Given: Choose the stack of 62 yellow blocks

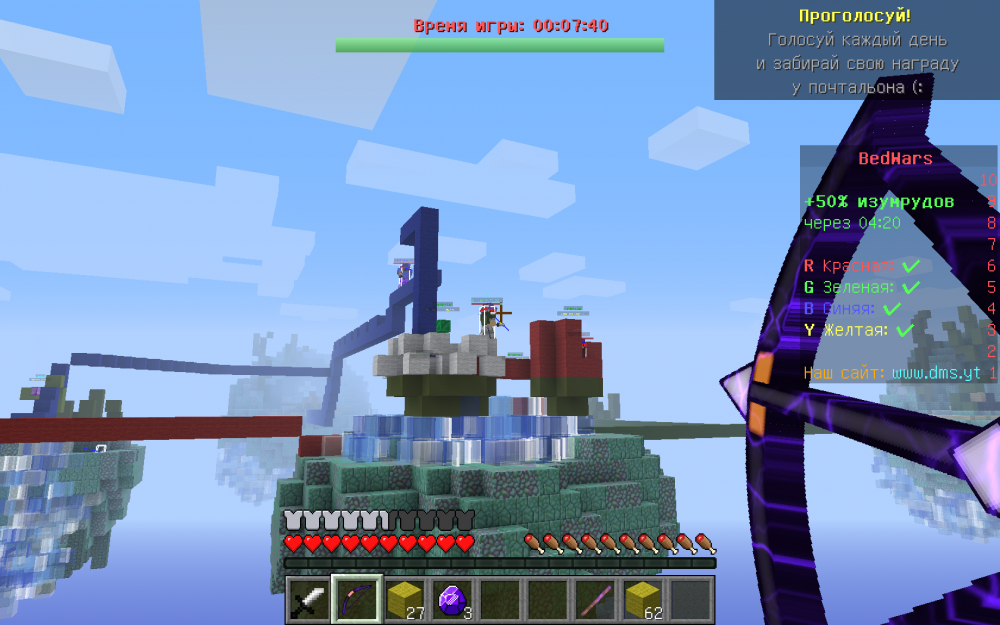Looking at the screenshot, I should [645, 600].
